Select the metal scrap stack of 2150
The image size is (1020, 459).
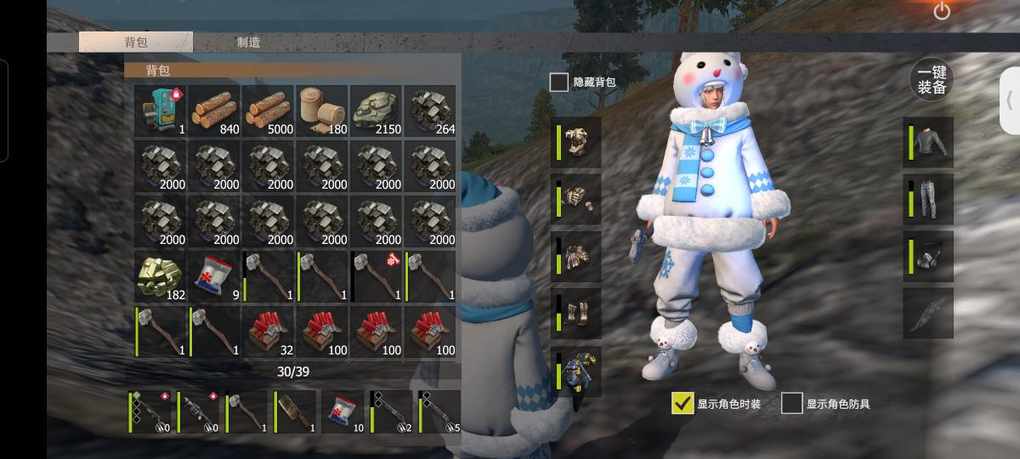[377, 110]
